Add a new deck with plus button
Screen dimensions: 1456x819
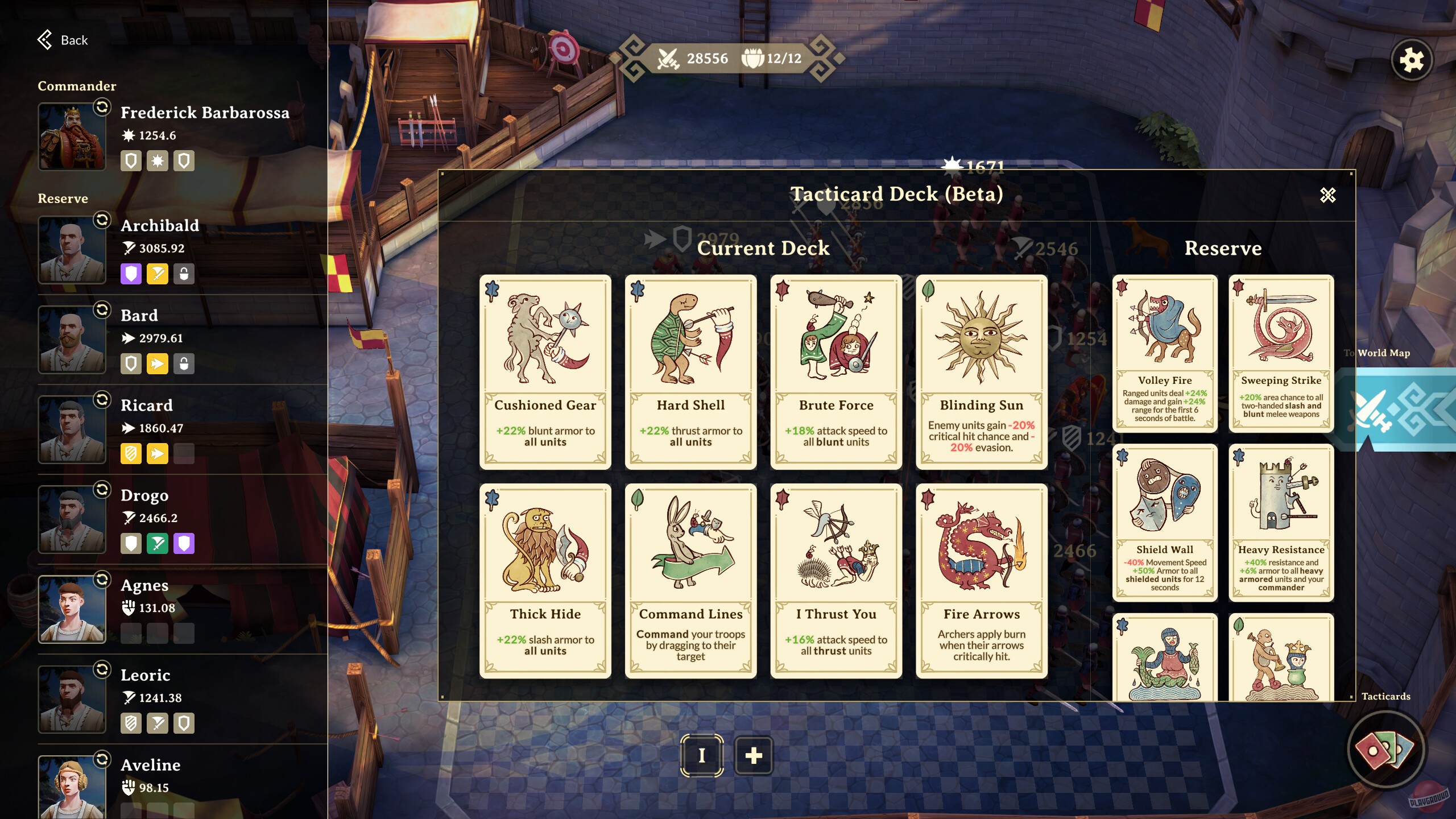tap(754, 755)
